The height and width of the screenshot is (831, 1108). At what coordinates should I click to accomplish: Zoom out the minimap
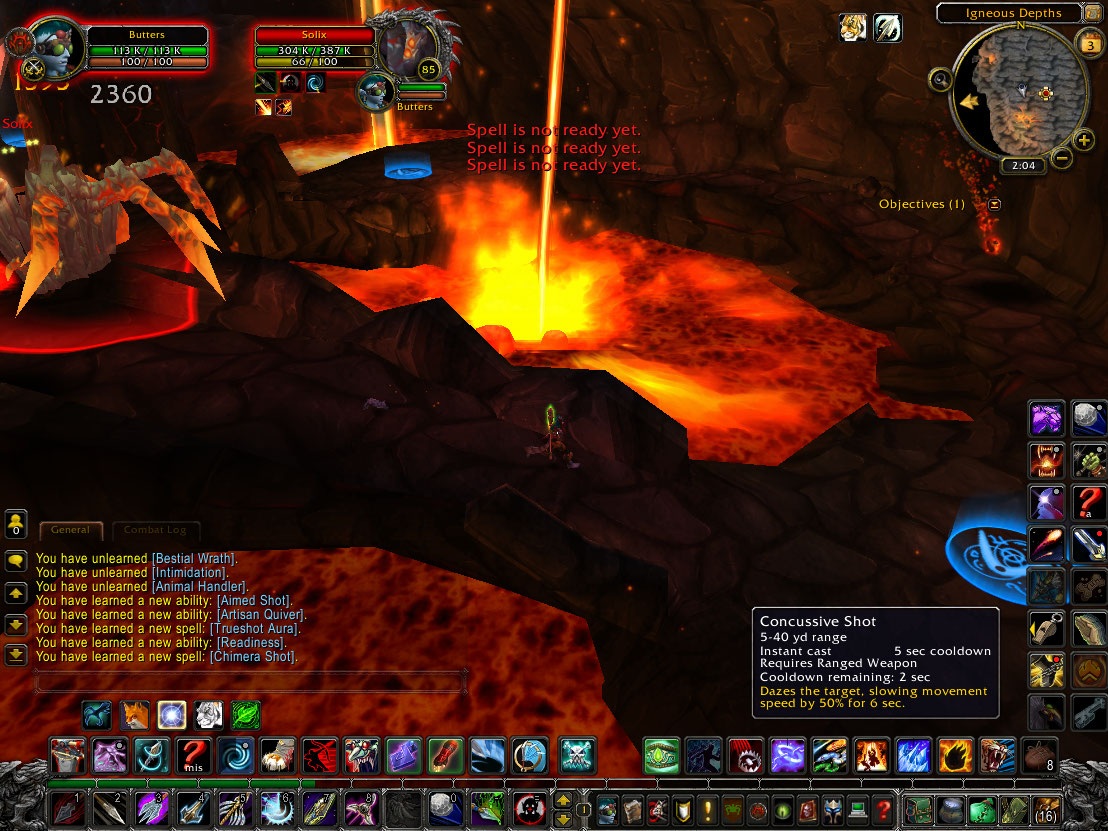pos(1062,157)
